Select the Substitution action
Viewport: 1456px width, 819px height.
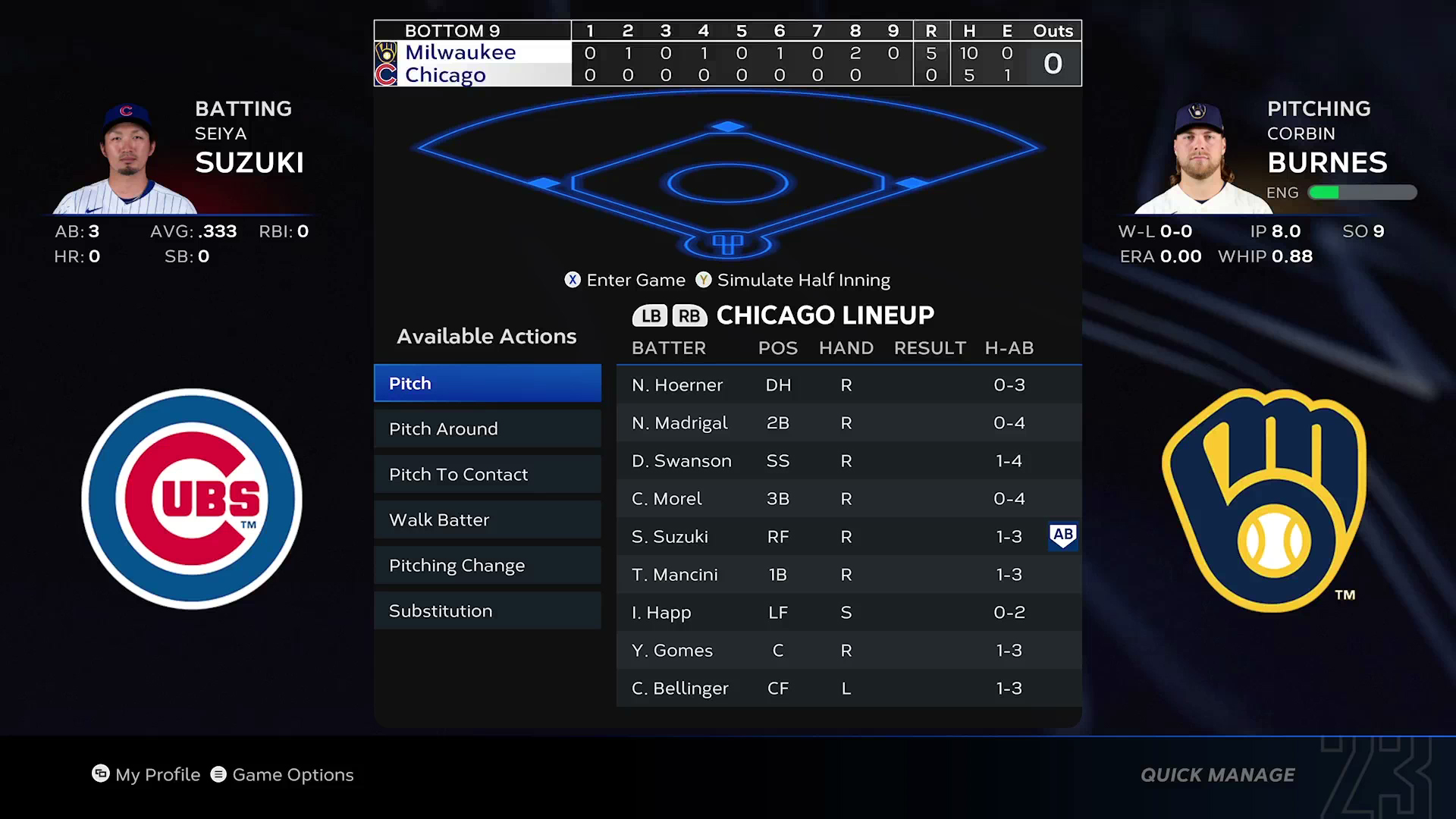(x=487, y=610)
